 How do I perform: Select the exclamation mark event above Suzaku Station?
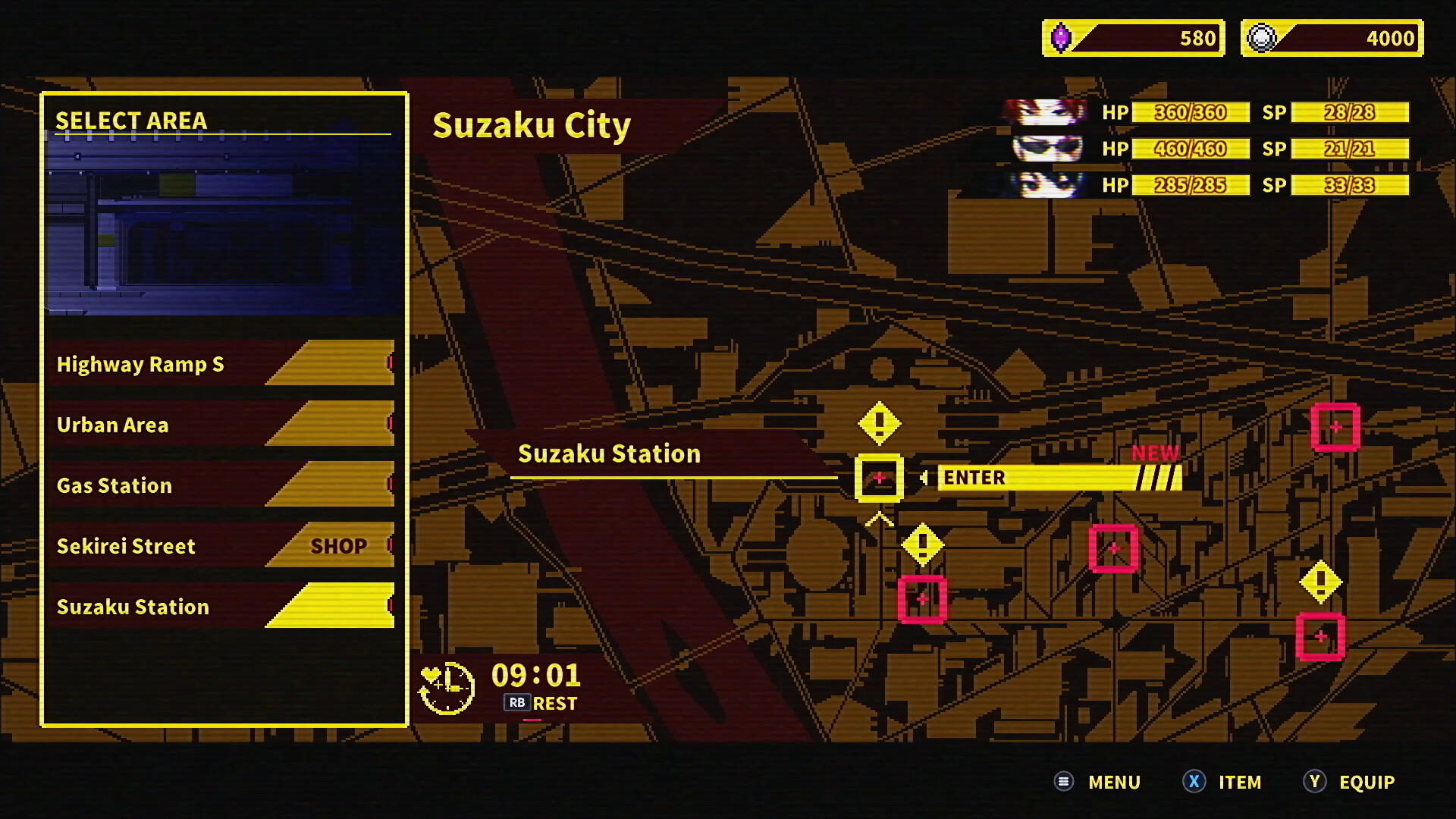coord(880,423)
